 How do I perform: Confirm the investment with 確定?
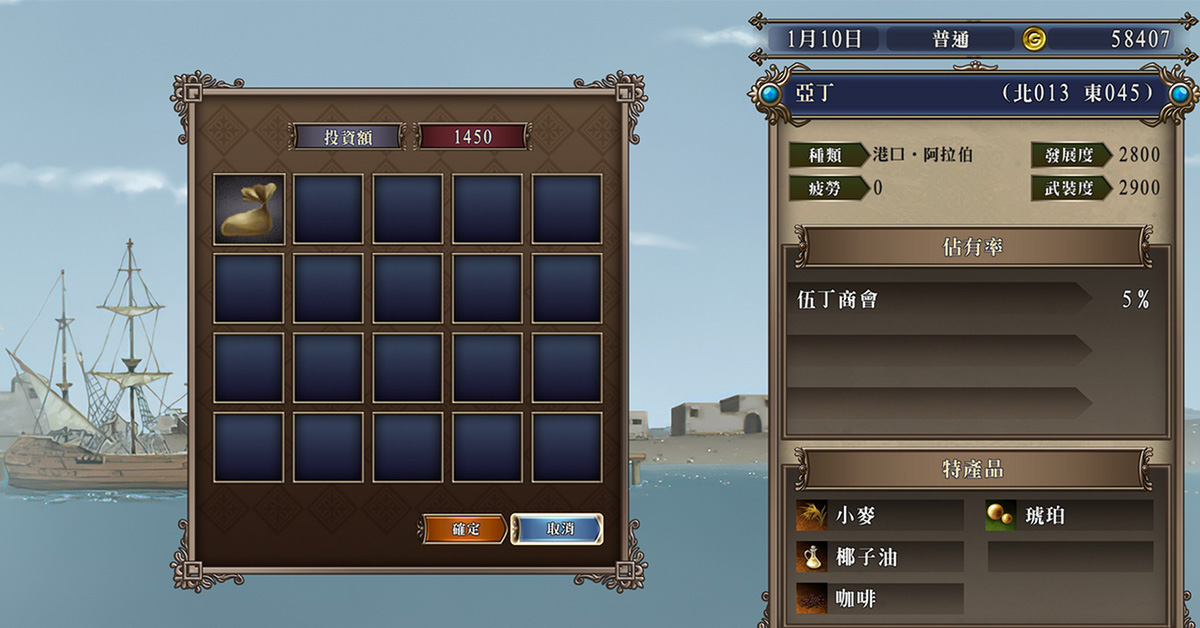[x=465, y=529]
